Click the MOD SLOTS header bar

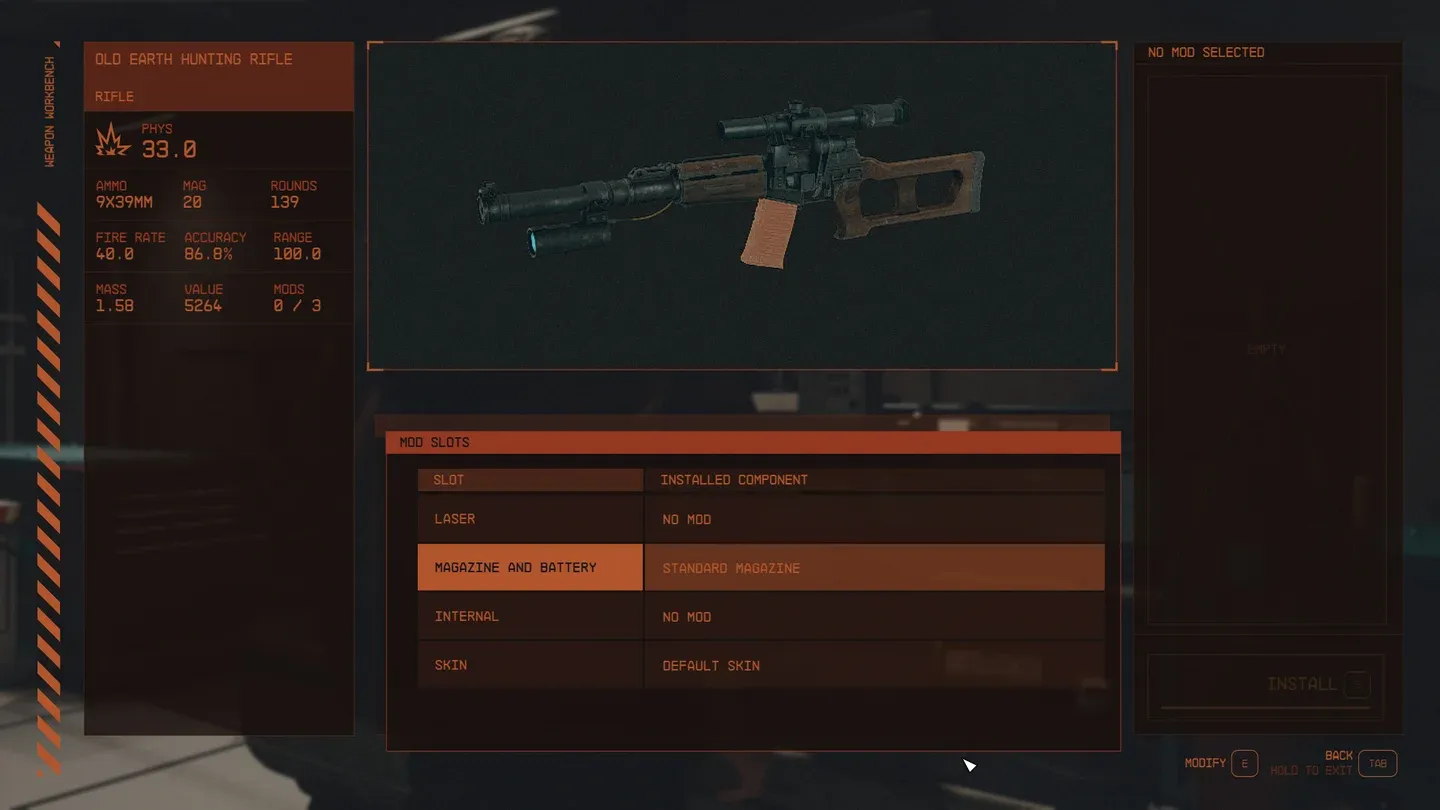click(434, 442)
